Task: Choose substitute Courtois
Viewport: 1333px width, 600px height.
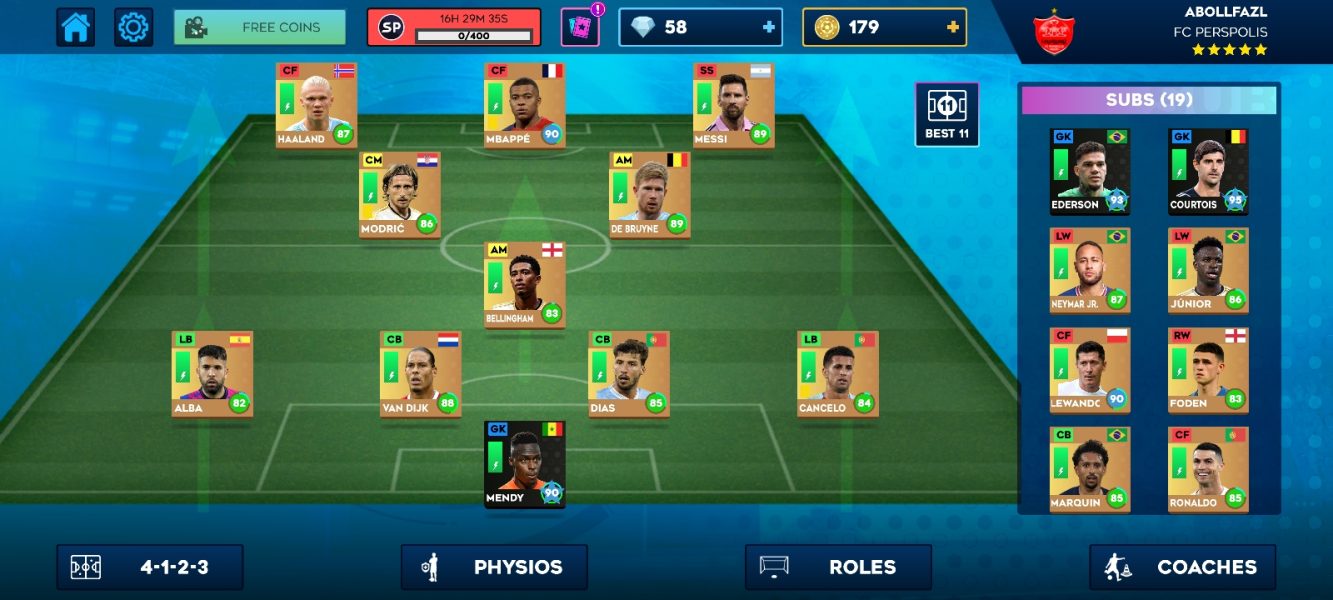Action: click(1208, 171)
